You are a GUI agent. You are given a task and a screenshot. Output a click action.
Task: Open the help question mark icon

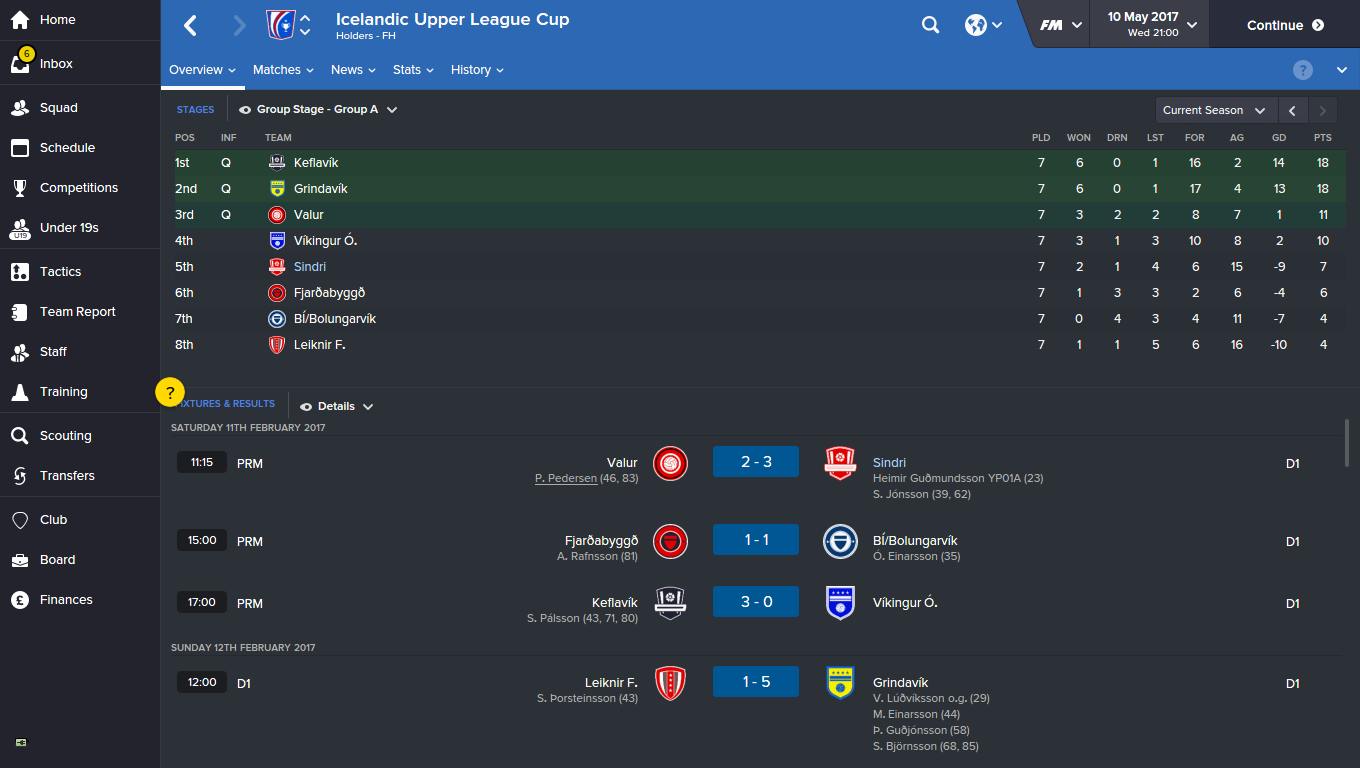[1302, 70]
